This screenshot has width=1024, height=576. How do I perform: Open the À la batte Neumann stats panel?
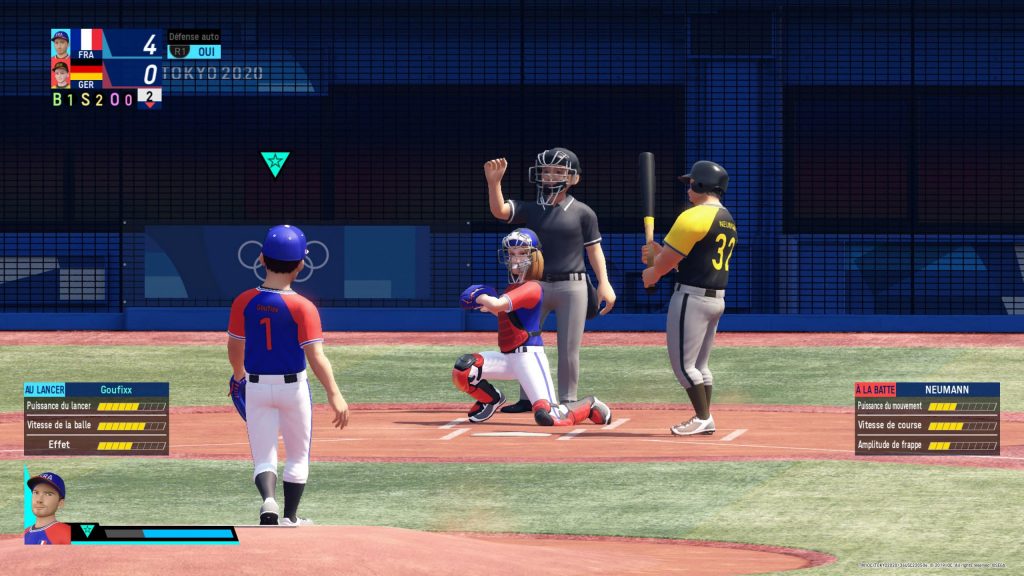927,418
